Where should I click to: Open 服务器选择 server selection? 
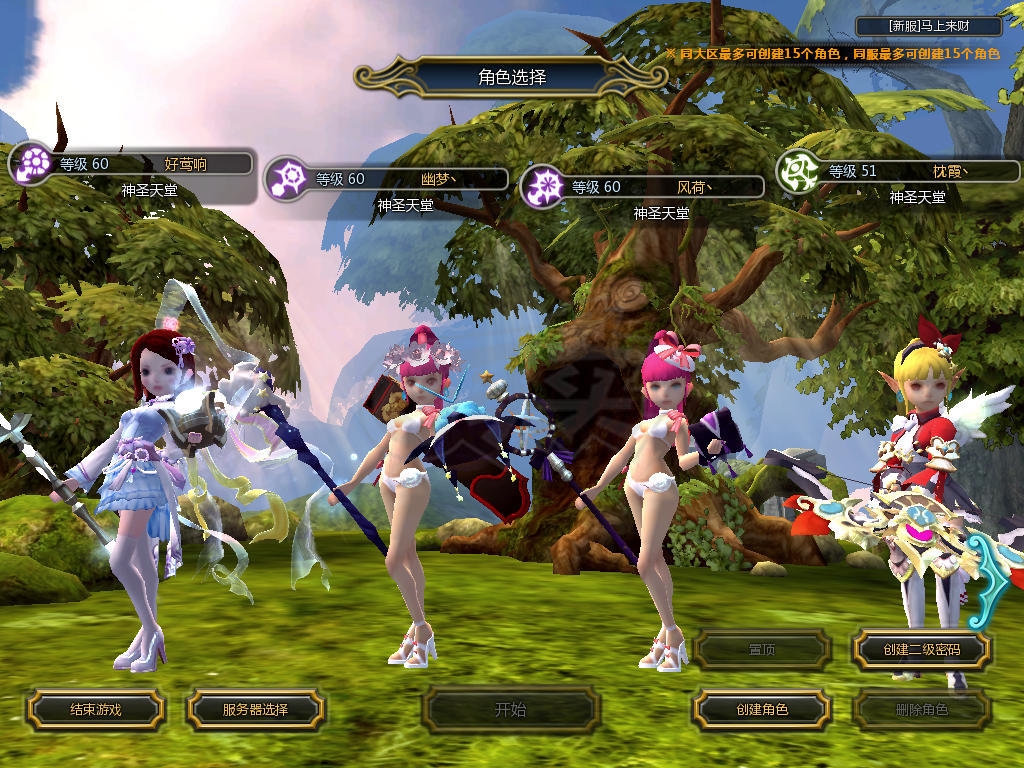coord(255,710)
